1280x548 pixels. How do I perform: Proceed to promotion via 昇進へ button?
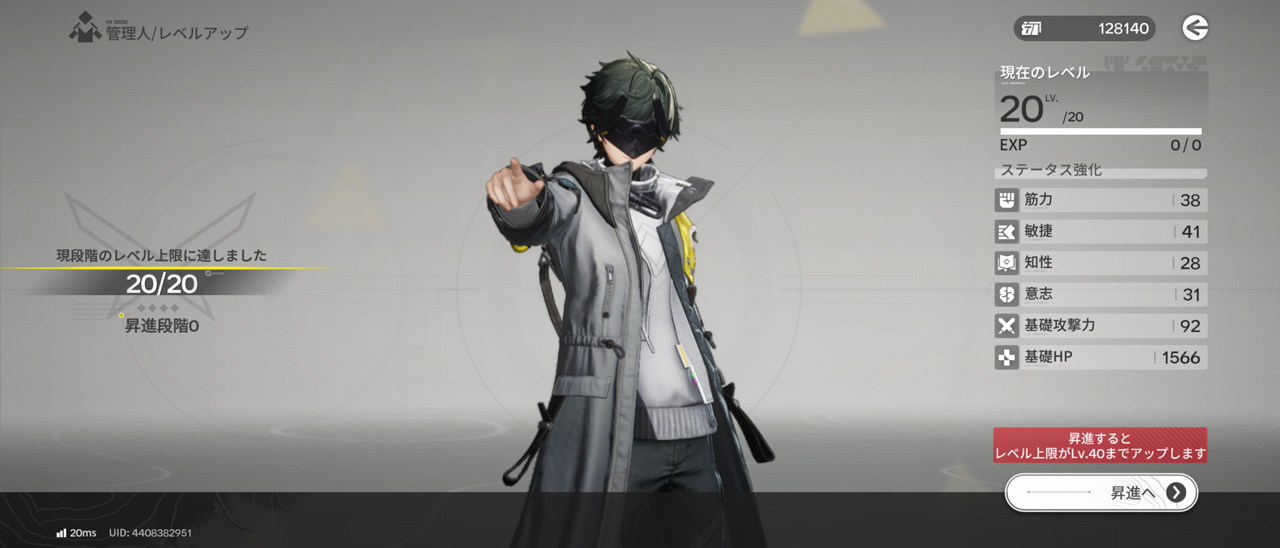point(1101,492)
